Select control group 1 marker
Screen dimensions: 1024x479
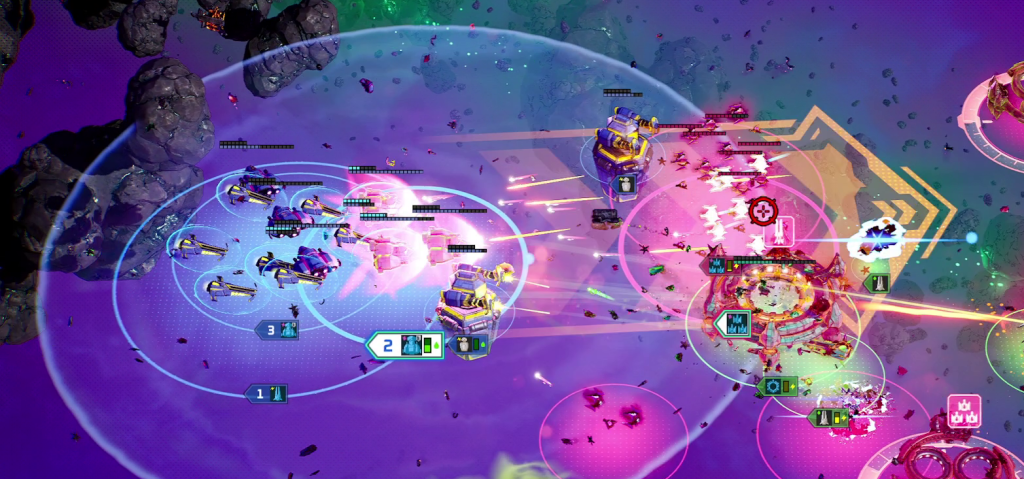pyautogui.click(x=267, y=394)
